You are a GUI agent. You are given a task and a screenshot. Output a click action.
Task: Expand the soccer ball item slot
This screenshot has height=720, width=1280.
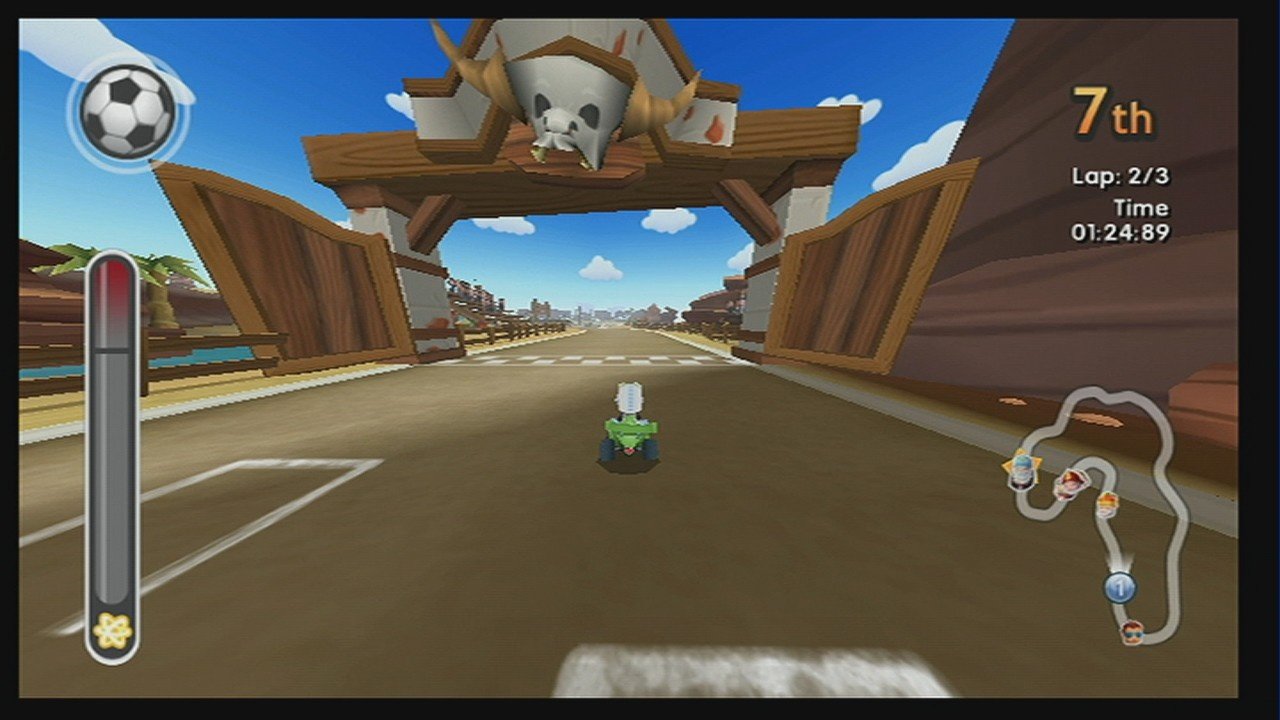tap(126, 110)
